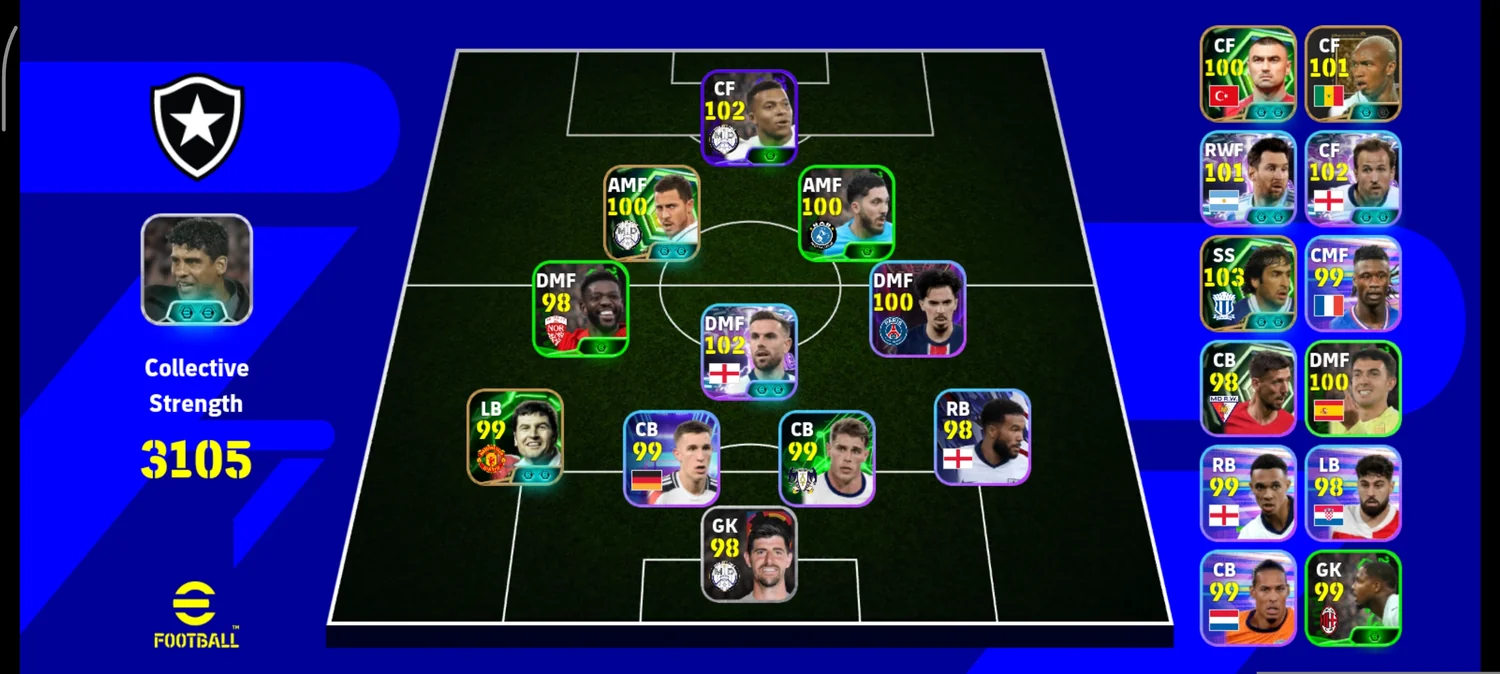The width and height of the screenshot is (1500, 674).
Task: Choose the RWF 101 Argentina substitute card
Action: (x=1248, y=179)
